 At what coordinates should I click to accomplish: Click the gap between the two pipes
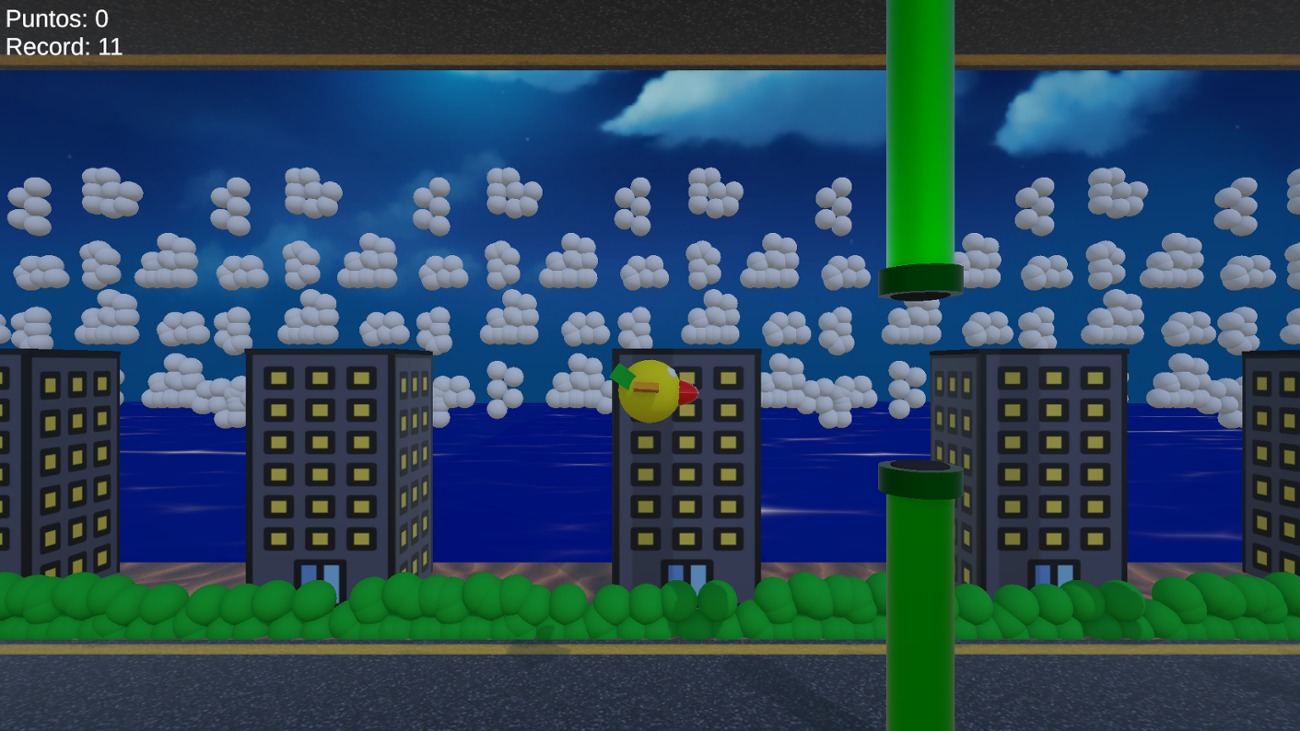(918, 380)
